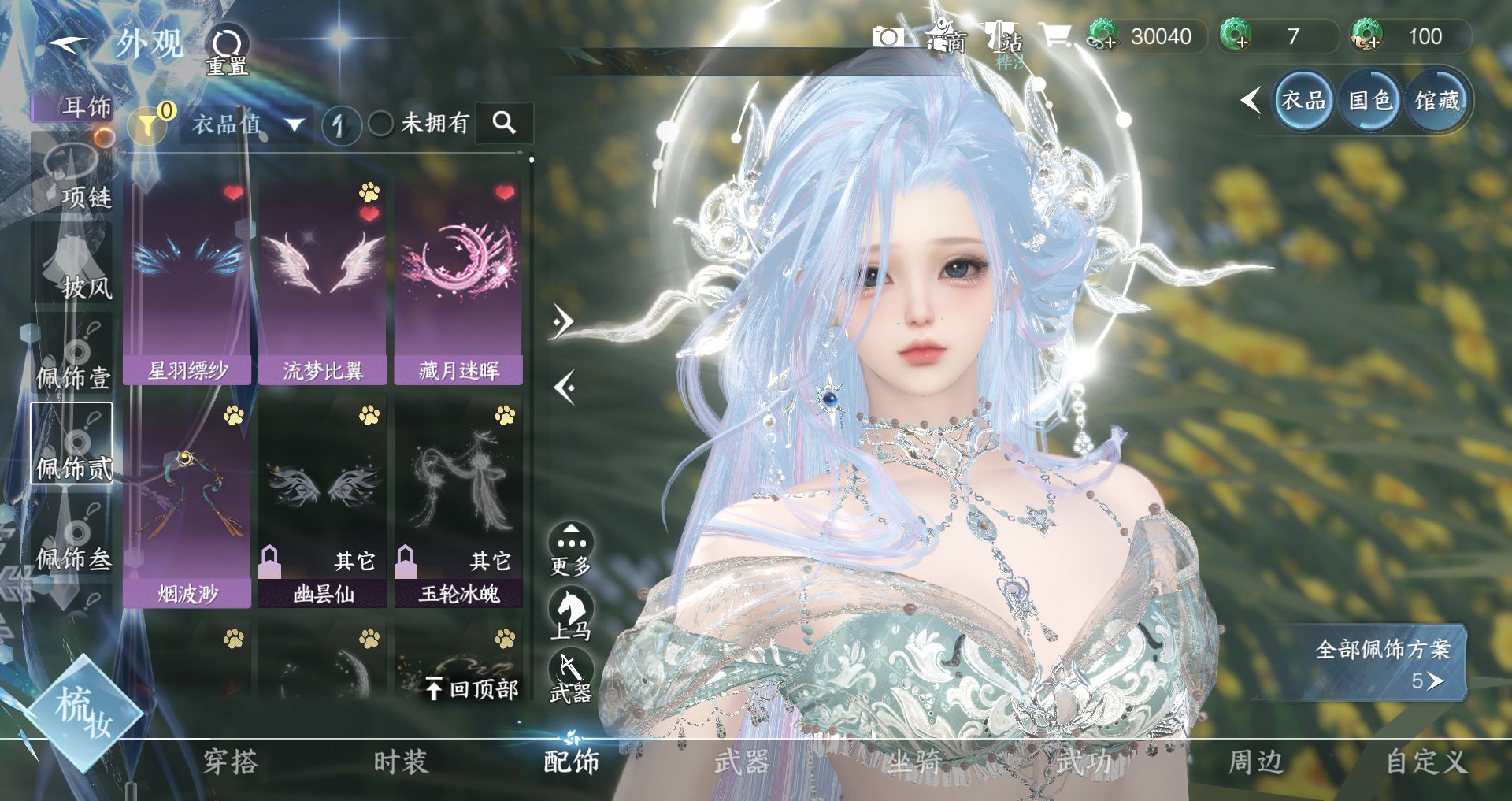Toggle the 未拥有 filter checkbox
Image resolution: width=1512 pixels, height=801 pixels.
pyautogui.click(x=381, y=124)
